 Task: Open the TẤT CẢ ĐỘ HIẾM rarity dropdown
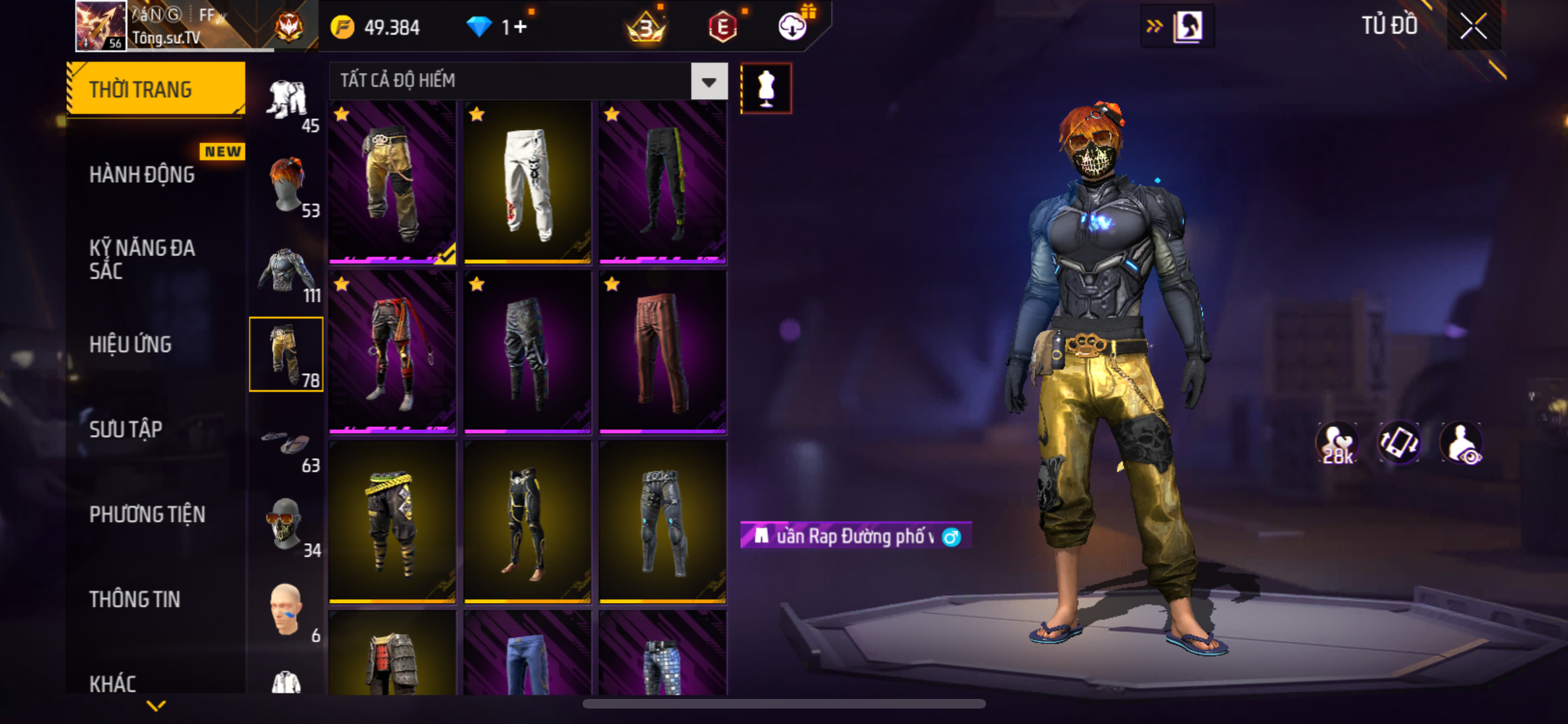point(709,81)
